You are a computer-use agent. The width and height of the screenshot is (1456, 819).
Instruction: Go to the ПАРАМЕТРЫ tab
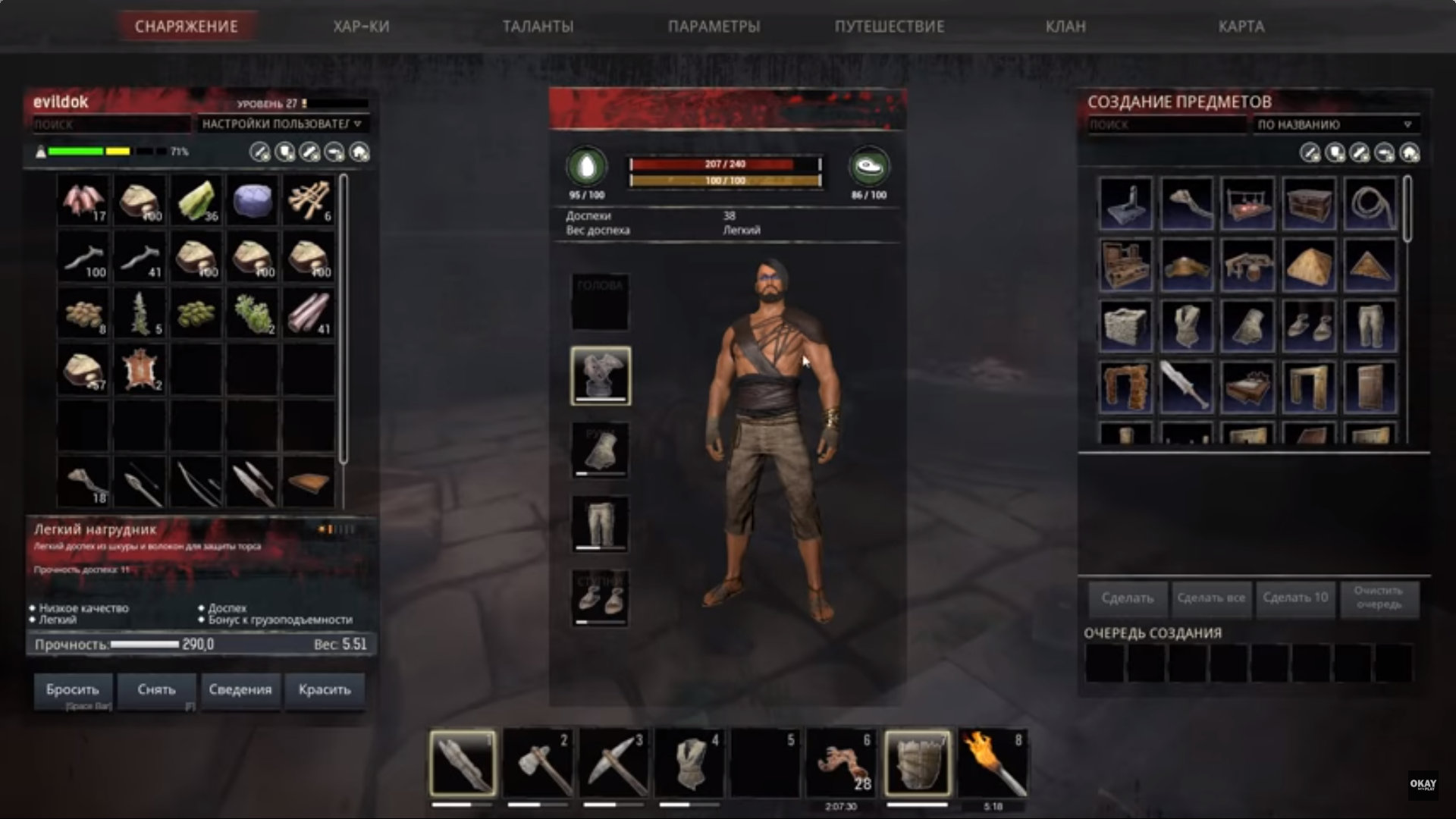pos(714,27)
